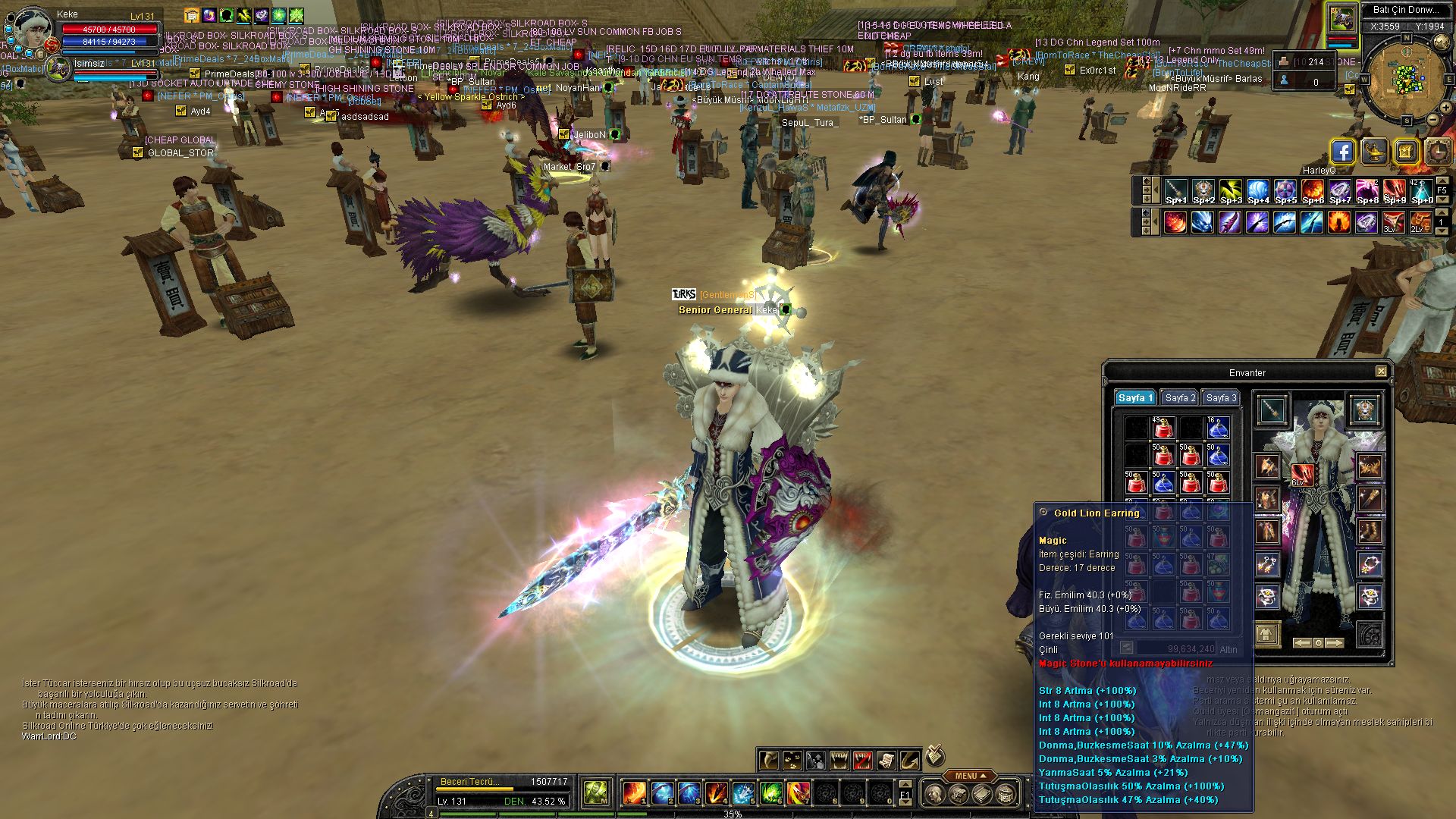Click the green character action icon marked M
Screen dimensions: 1456x819
(x=595, y=793)
